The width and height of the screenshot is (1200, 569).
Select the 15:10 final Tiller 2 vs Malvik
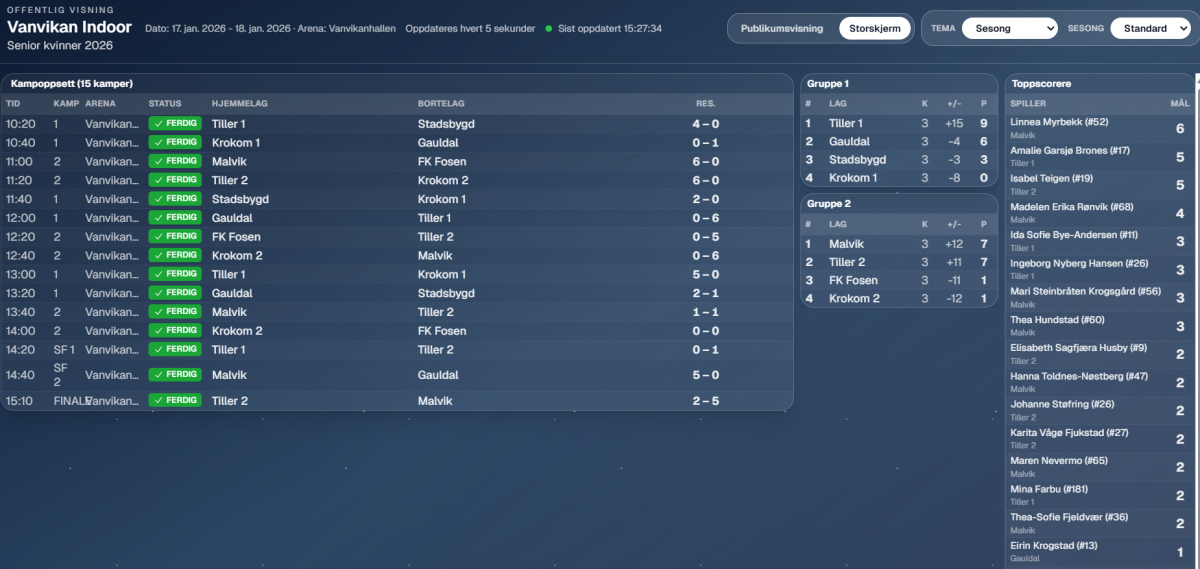click(x=397, y=401)
